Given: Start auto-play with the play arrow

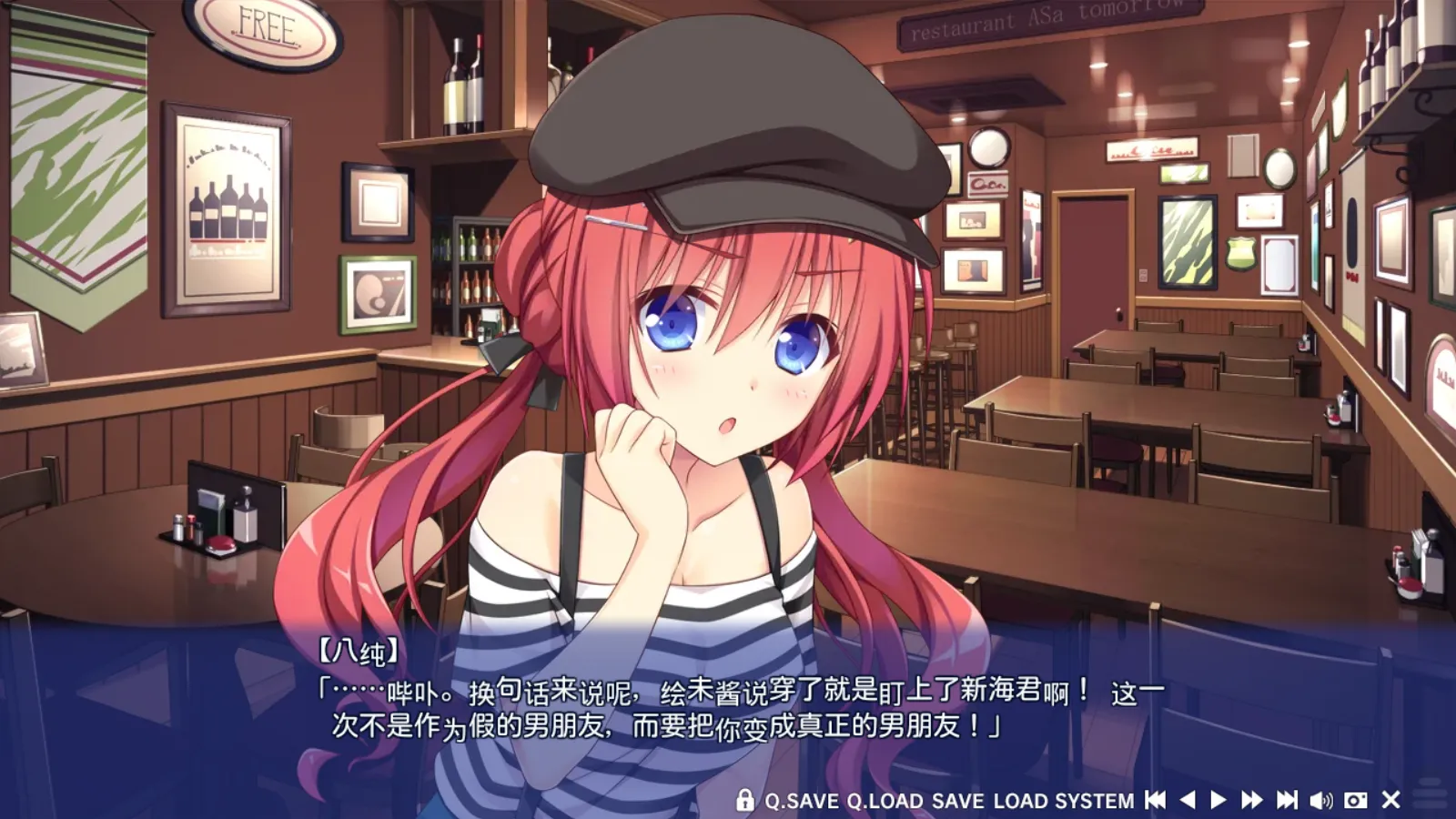Looking at the screenshot, I should point(1218,801).
